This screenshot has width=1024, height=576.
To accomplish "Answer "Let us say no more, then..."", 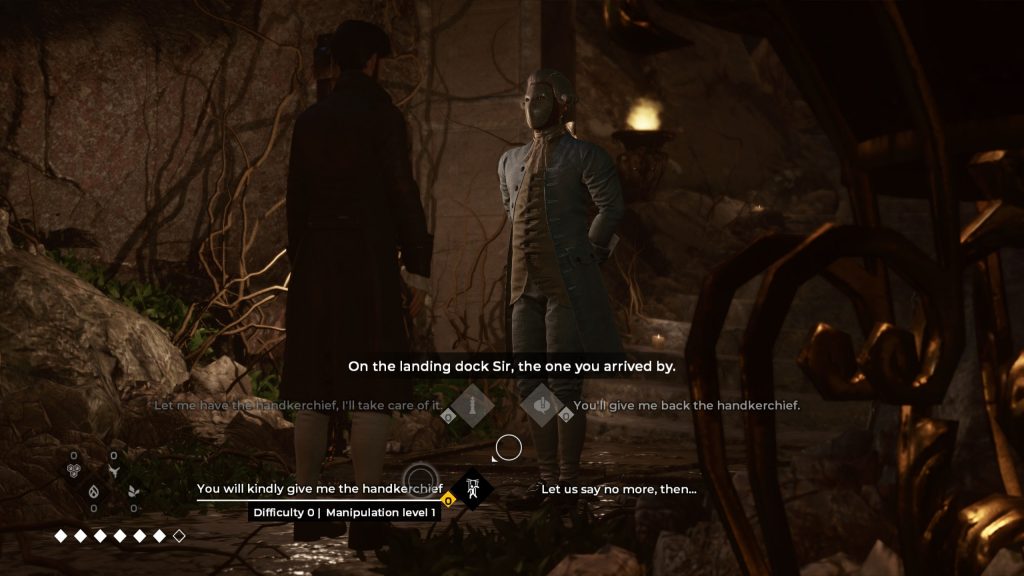I will (618, 489).
